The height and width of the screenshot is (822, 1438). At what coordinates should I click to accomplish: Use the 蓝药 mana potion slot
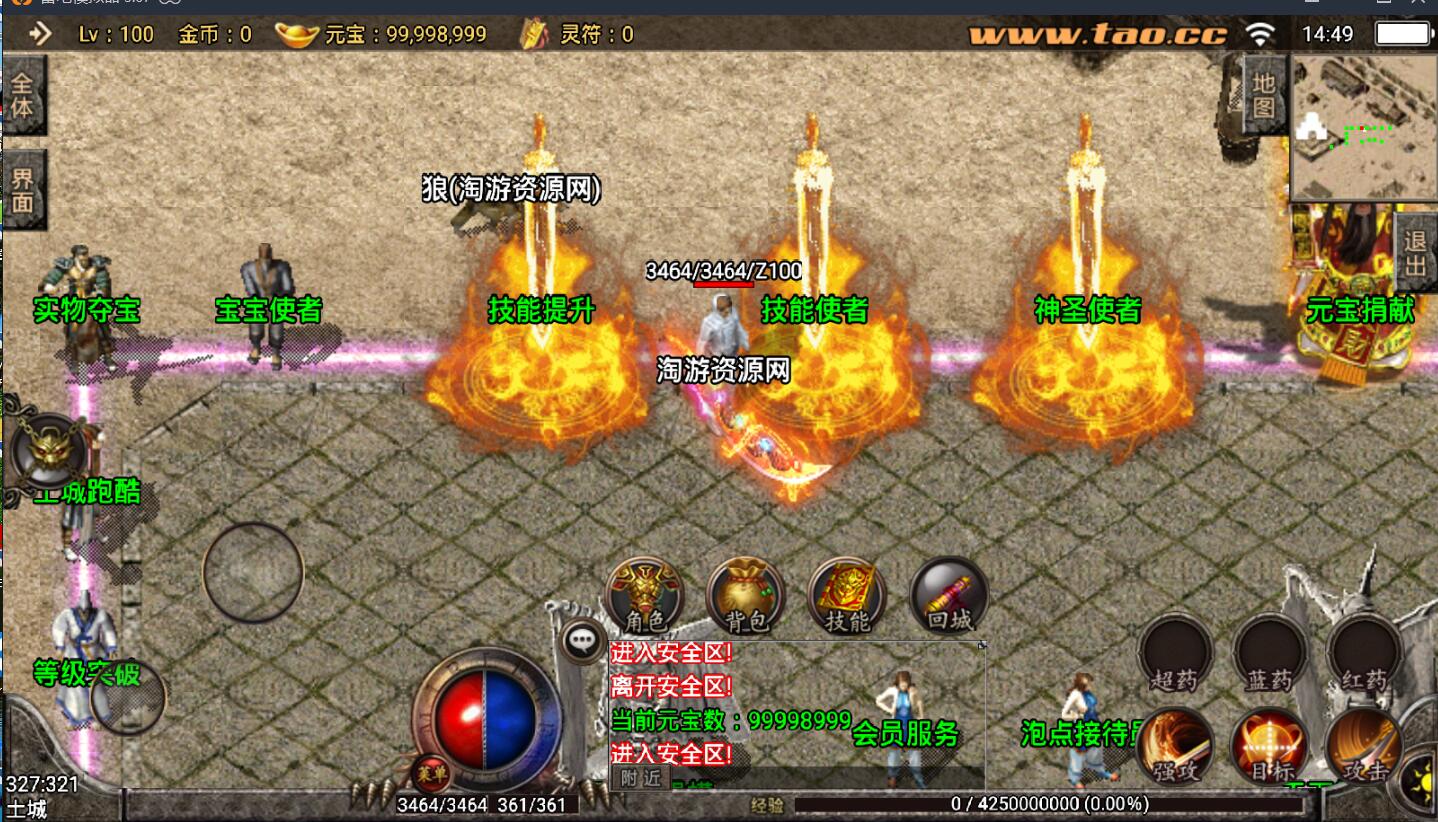pyautogui.click(x=1270, y=654)
